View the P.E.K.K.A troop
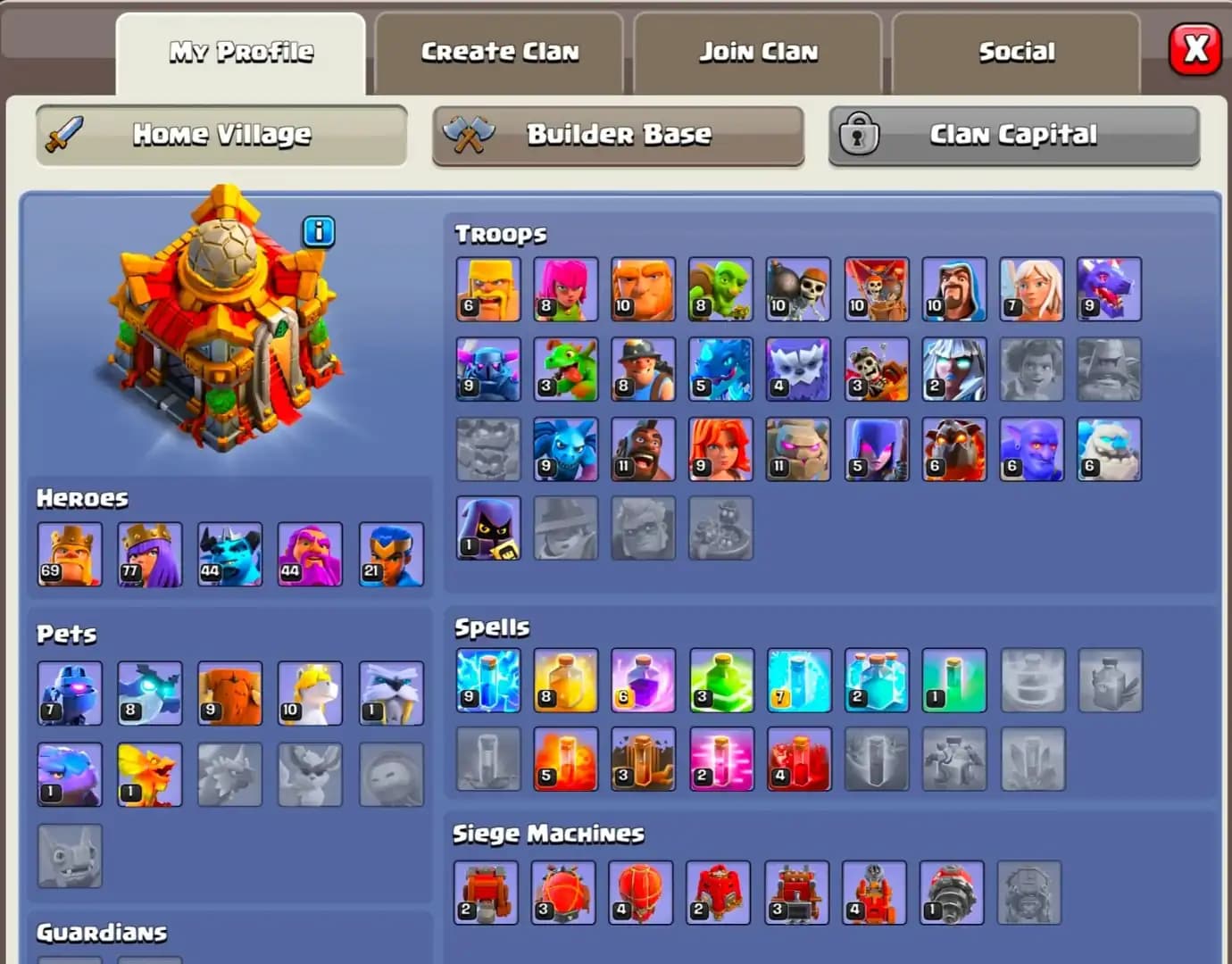Viewport: 1232px width, 964px height. (x=488, y=370)
